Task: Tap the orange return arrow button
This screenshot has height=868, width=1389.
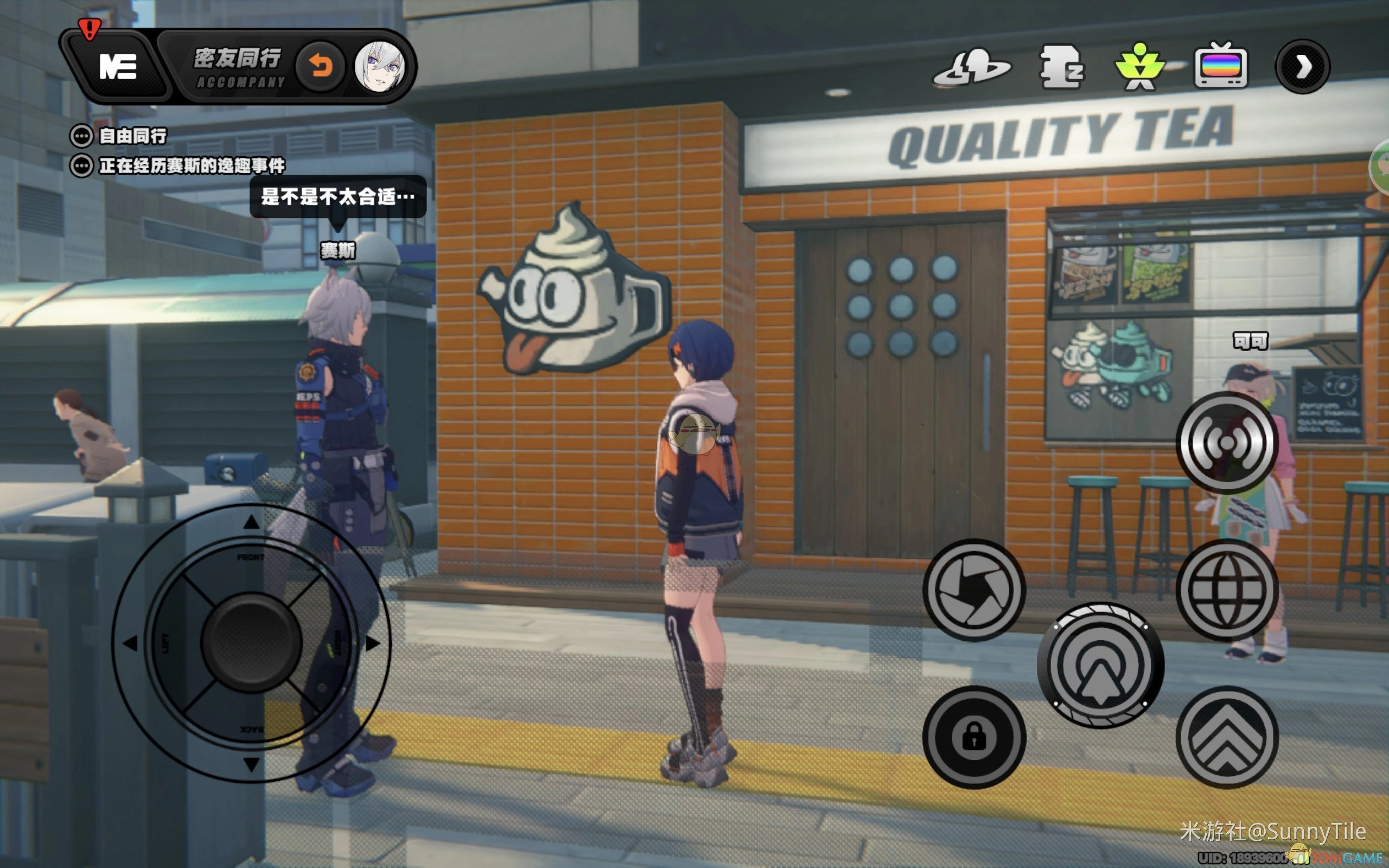Action: [x=321, y=67]
